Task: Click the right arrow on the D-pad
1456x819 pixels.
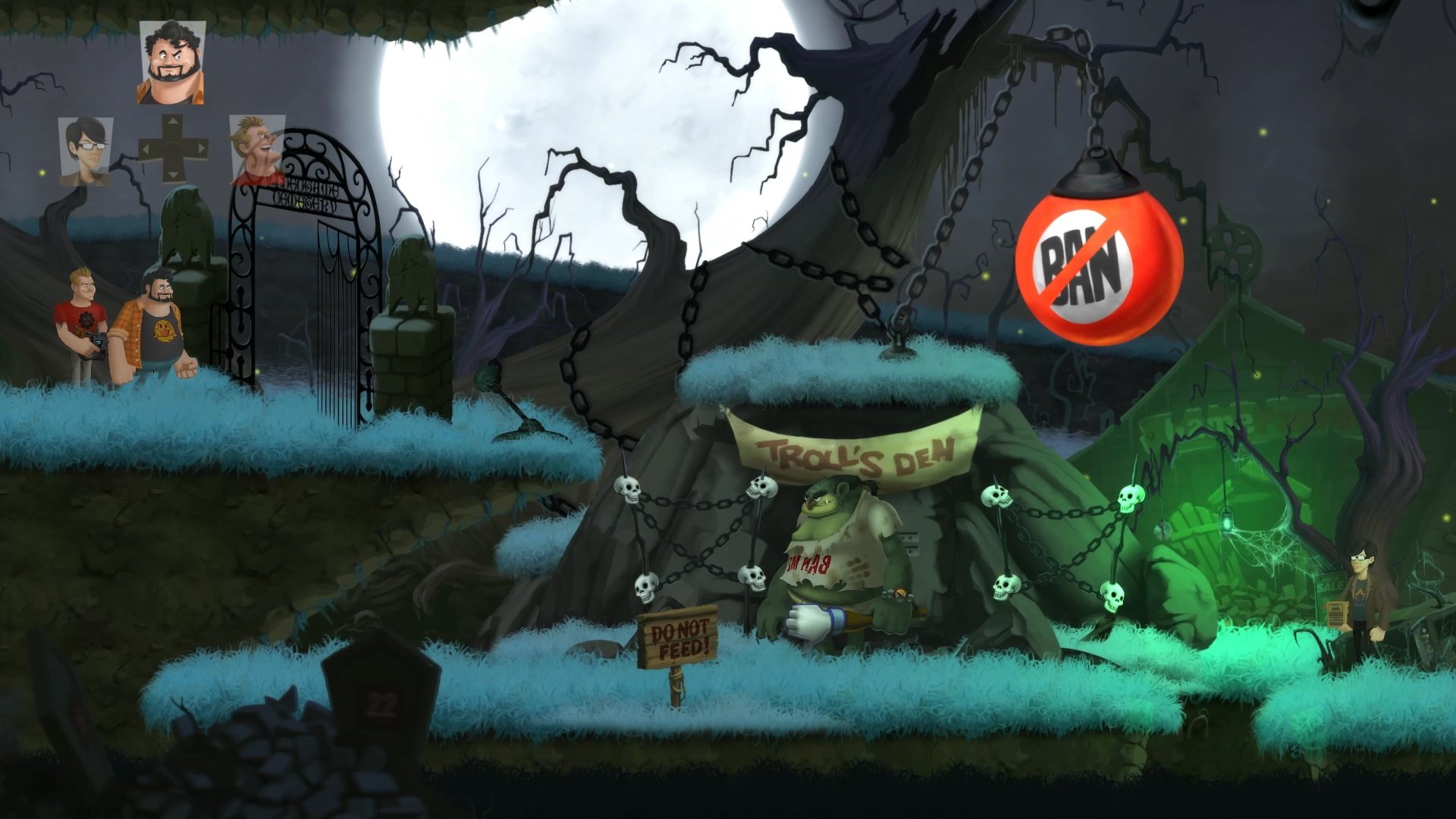Action: [201, 146]
